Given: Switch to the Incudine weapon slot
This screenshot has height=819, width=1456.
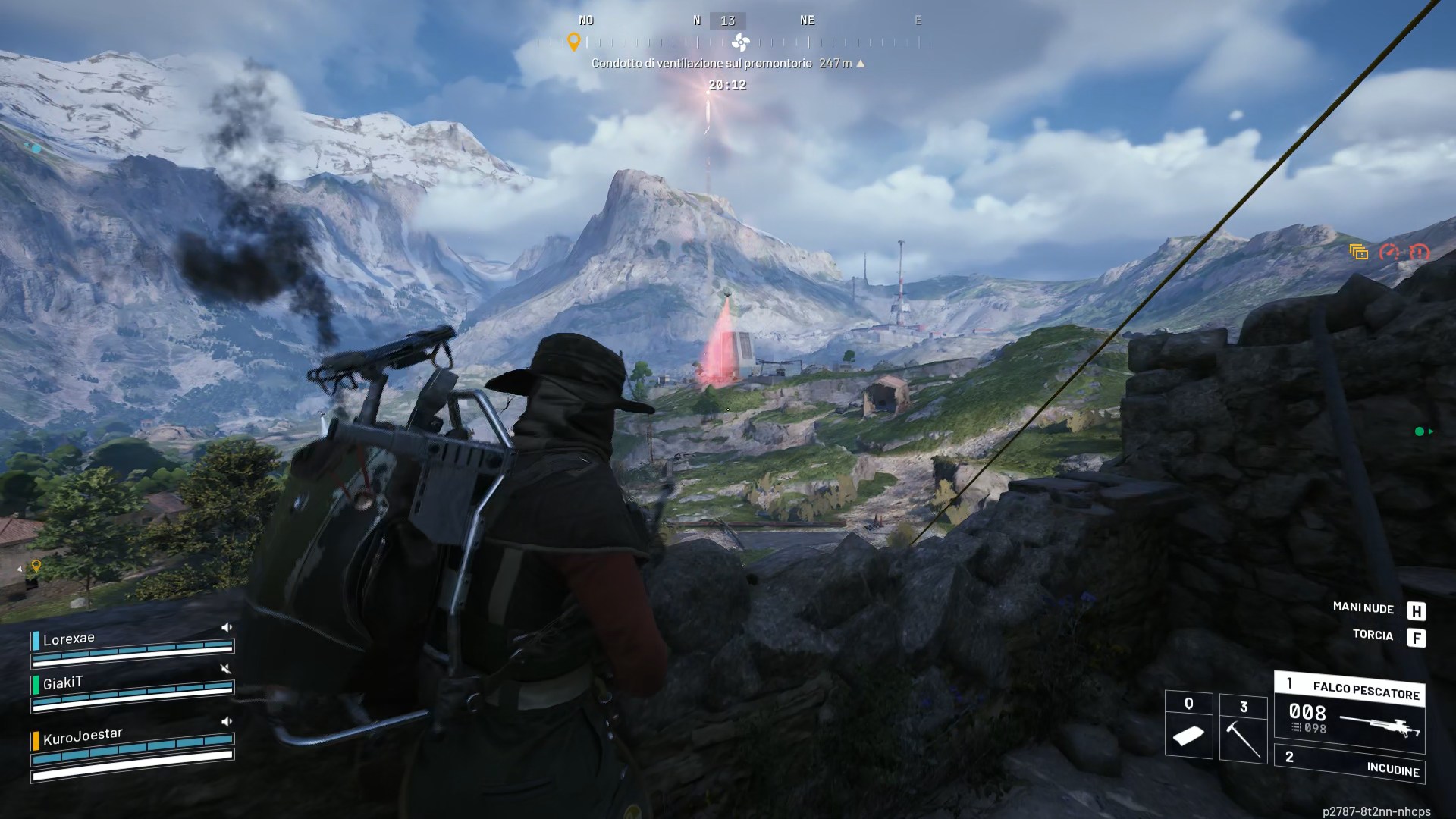Looking at the screenshot, I should tap(1351, 764).
